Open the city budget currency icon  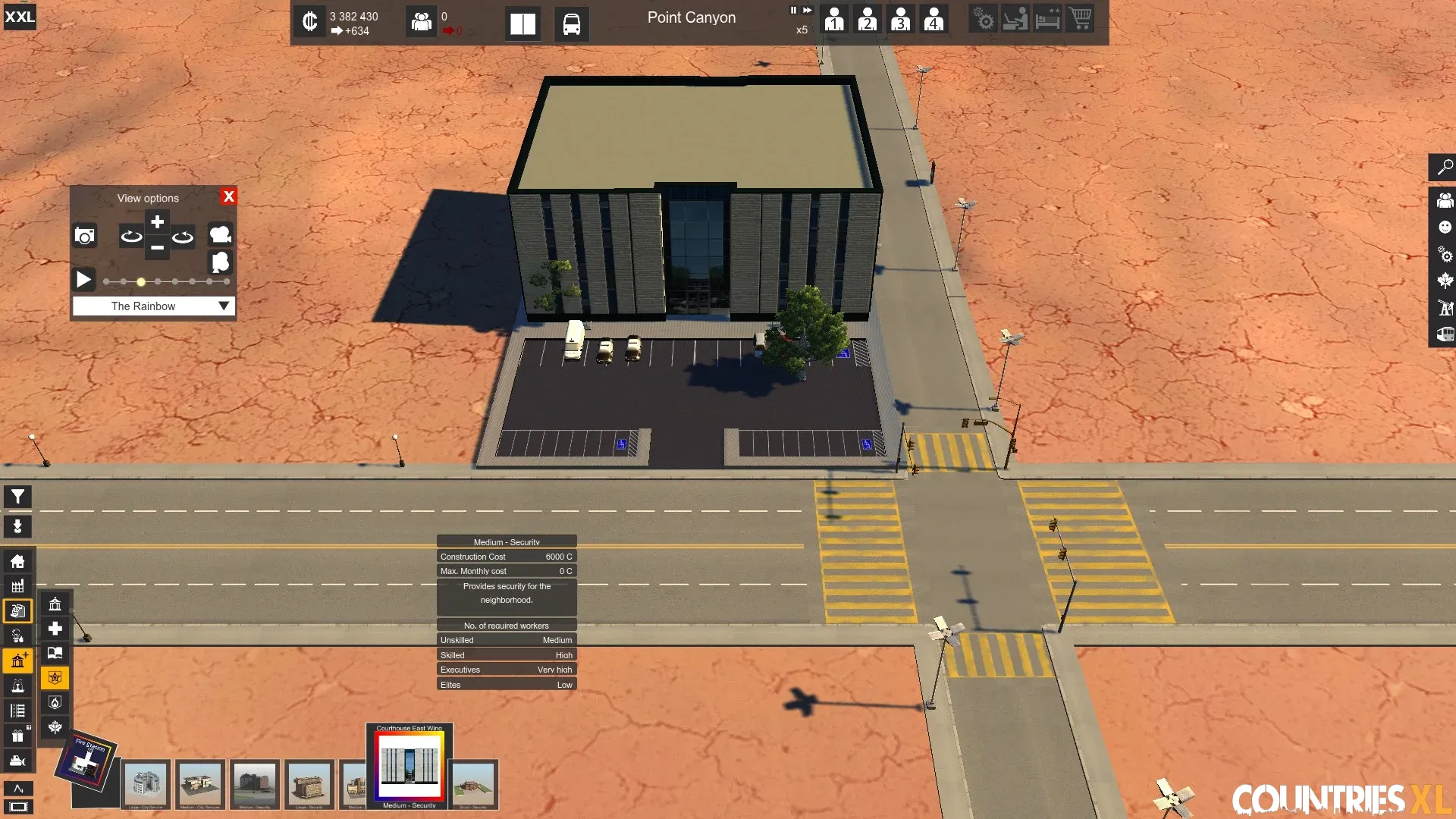[x=309, y=21]
